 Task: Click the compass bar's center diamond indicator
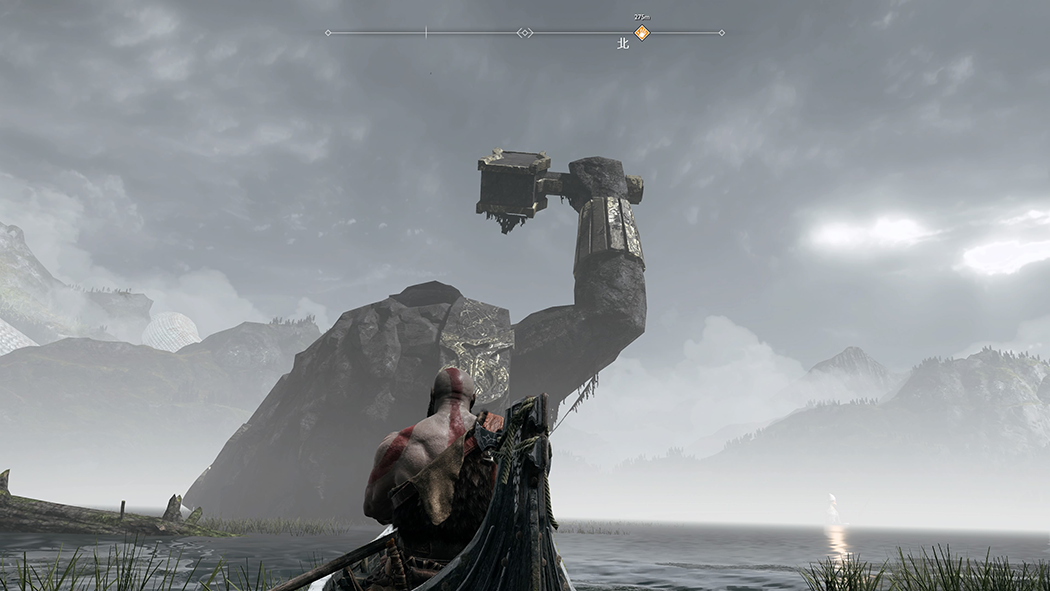[525, 33]
